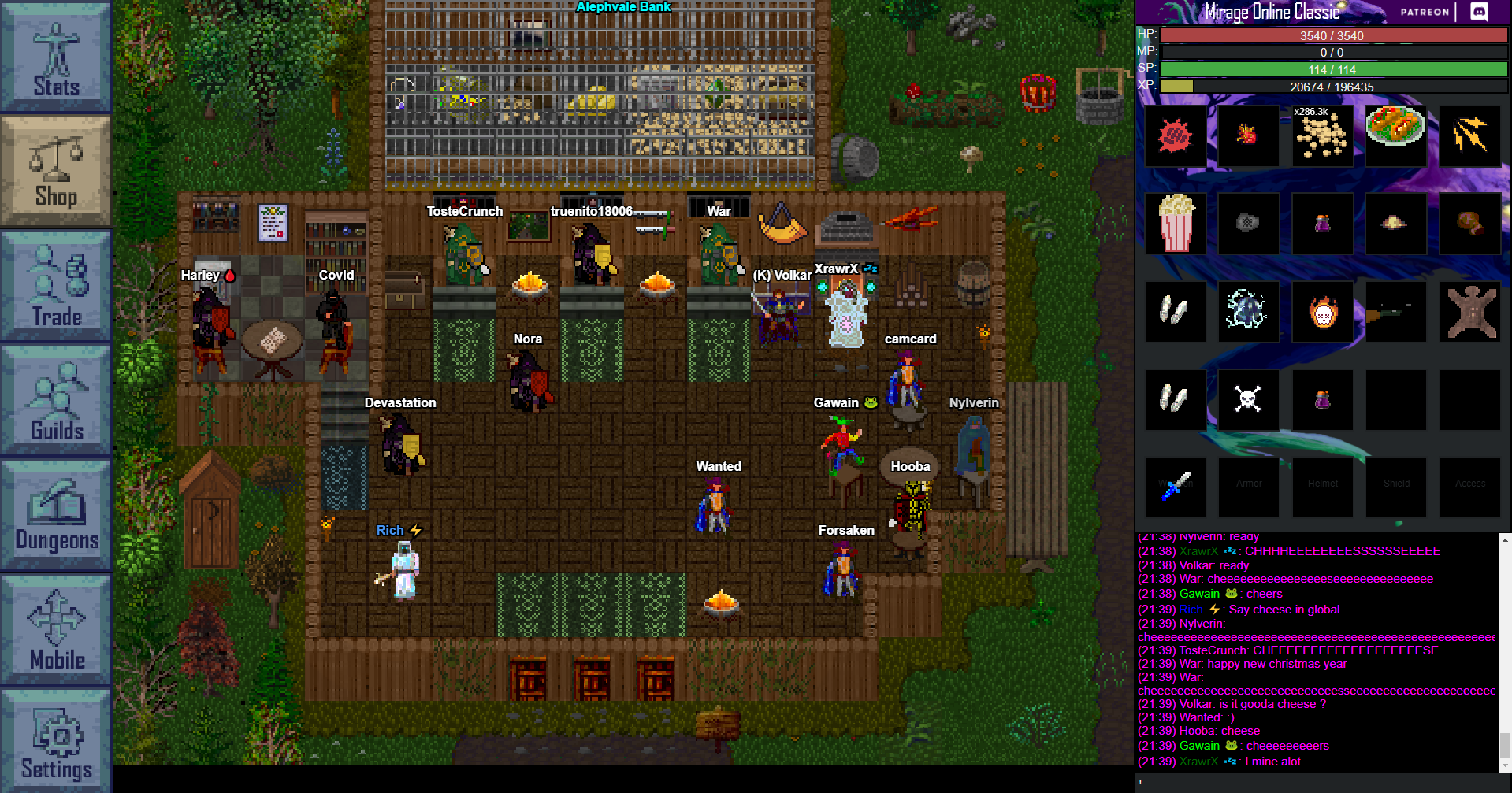Viewport: 1512px width, 793px height.
Task: Click the item stack showing x286.3k
Action: 1322,135
